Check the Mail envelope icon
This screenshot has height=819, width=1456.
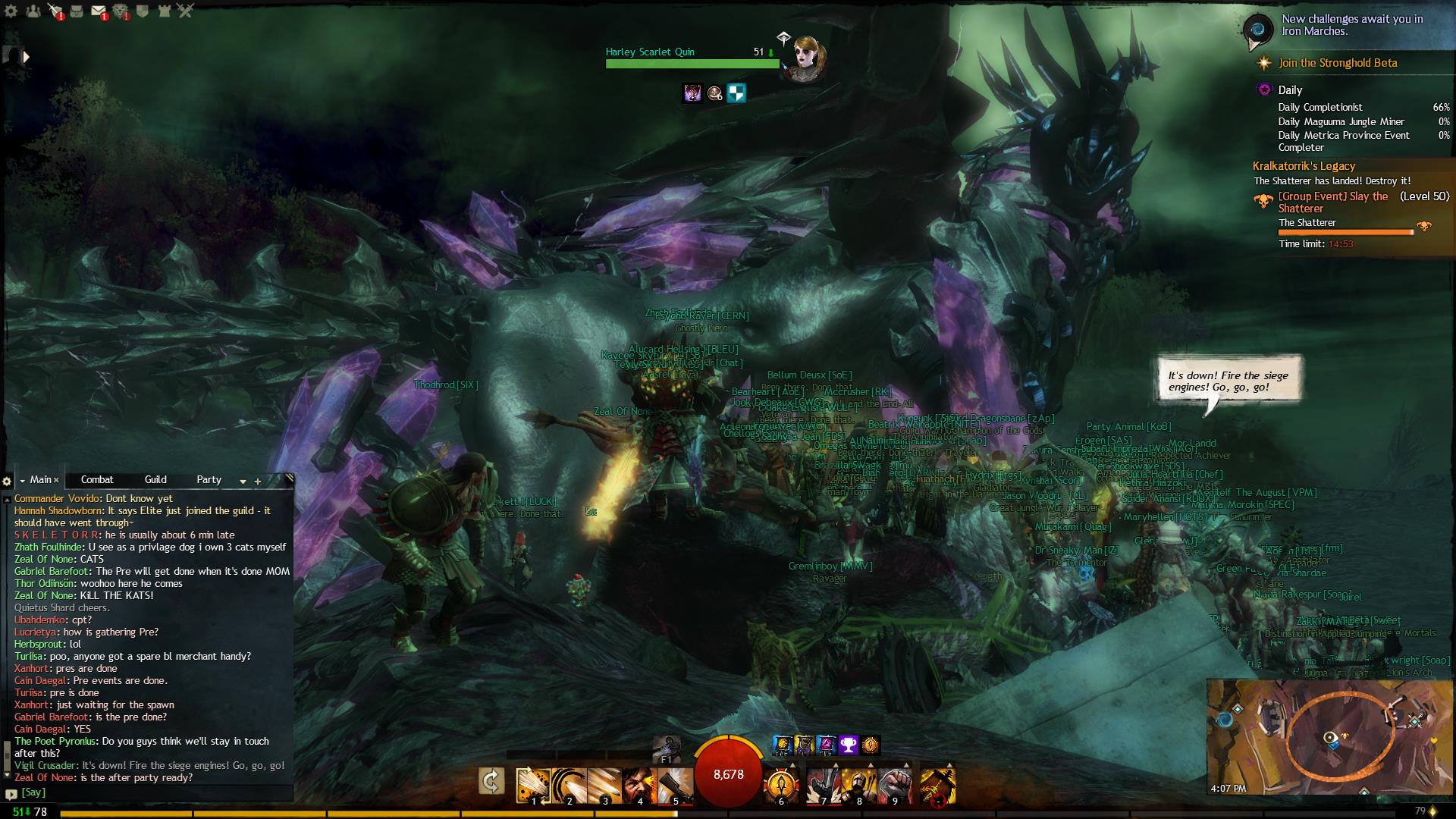point(99,11)
